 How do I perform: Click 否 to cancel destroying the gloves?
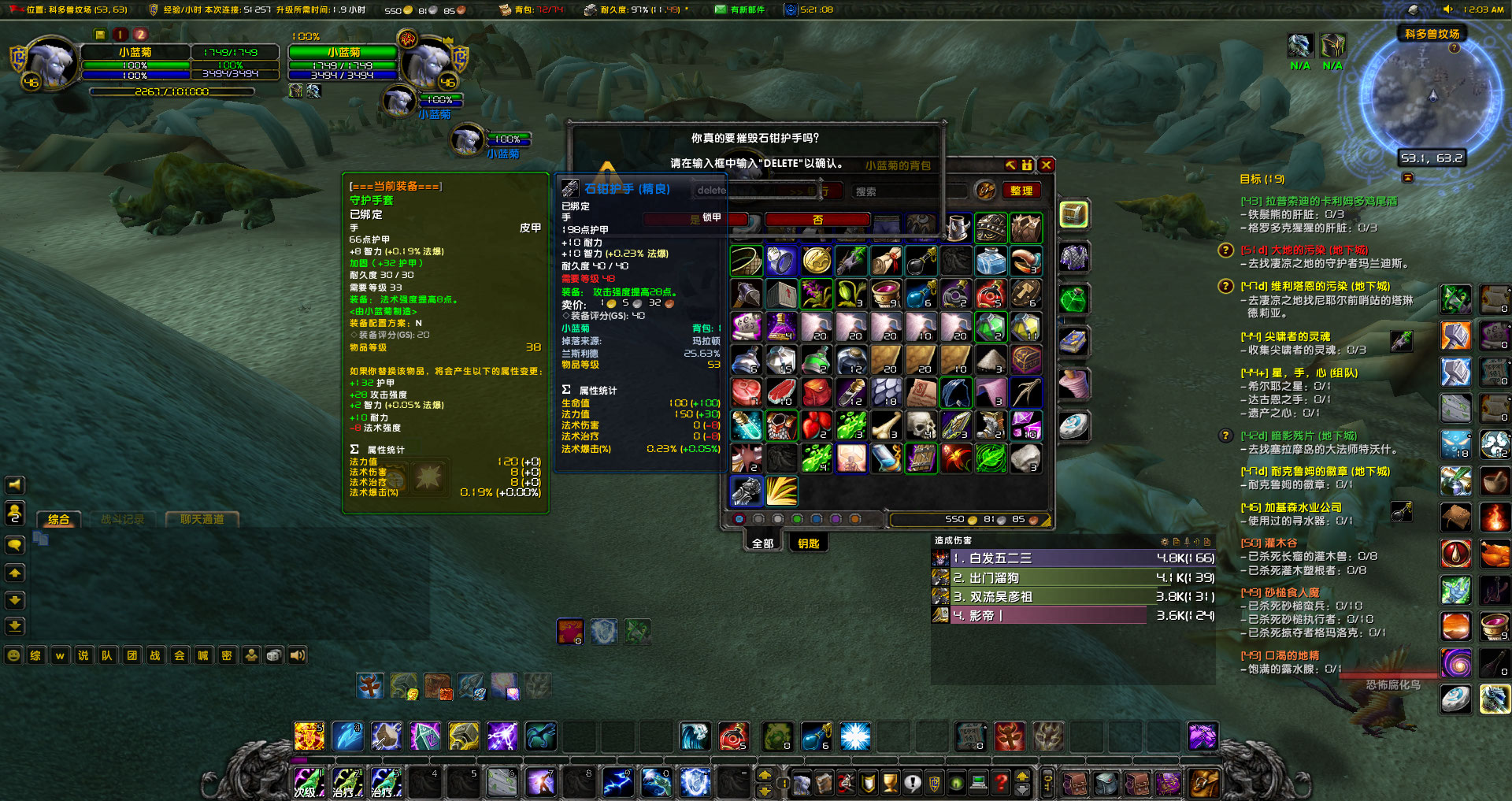[x=817, y=221]
